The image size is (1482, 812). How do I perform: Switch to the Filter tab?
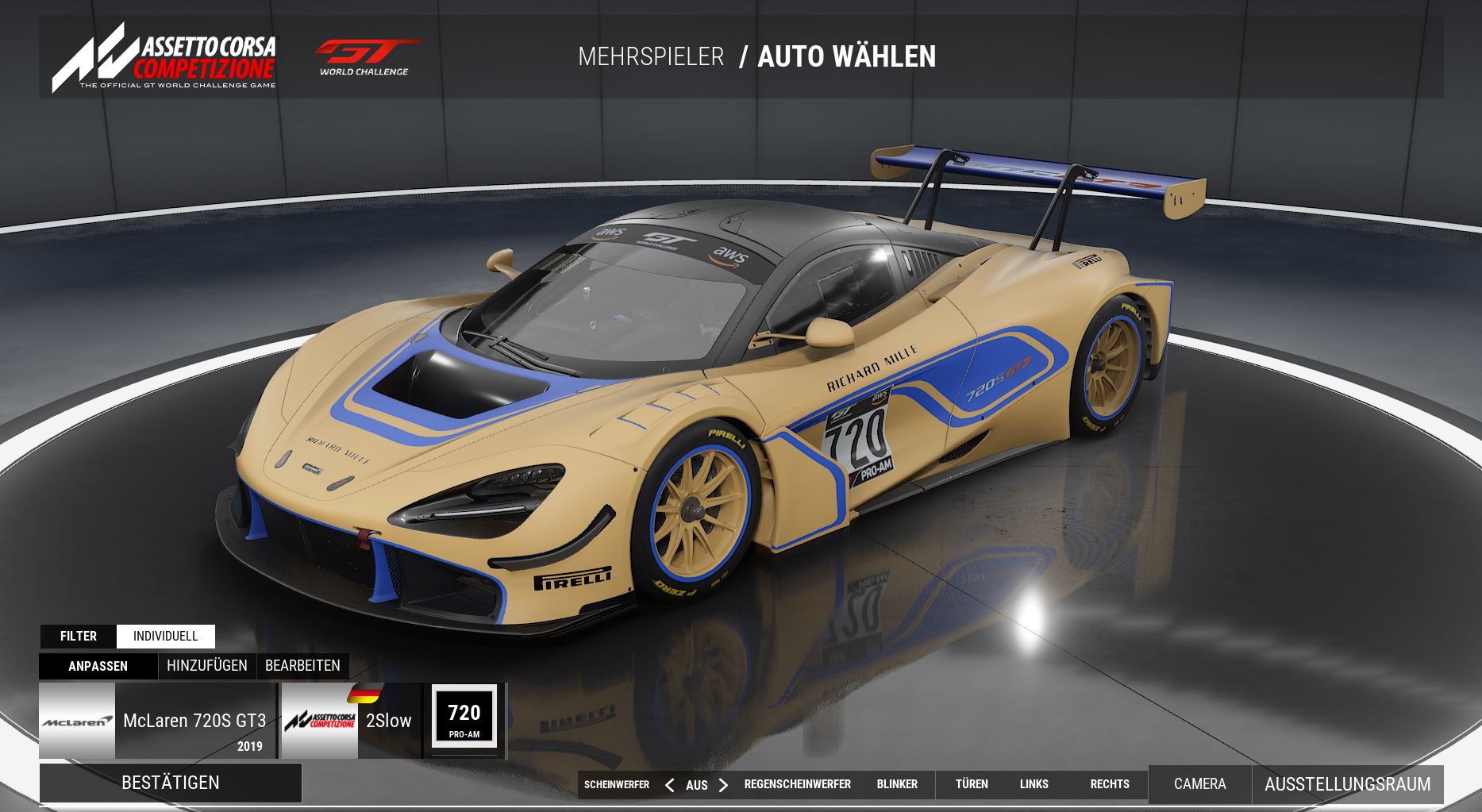(79, 636)
